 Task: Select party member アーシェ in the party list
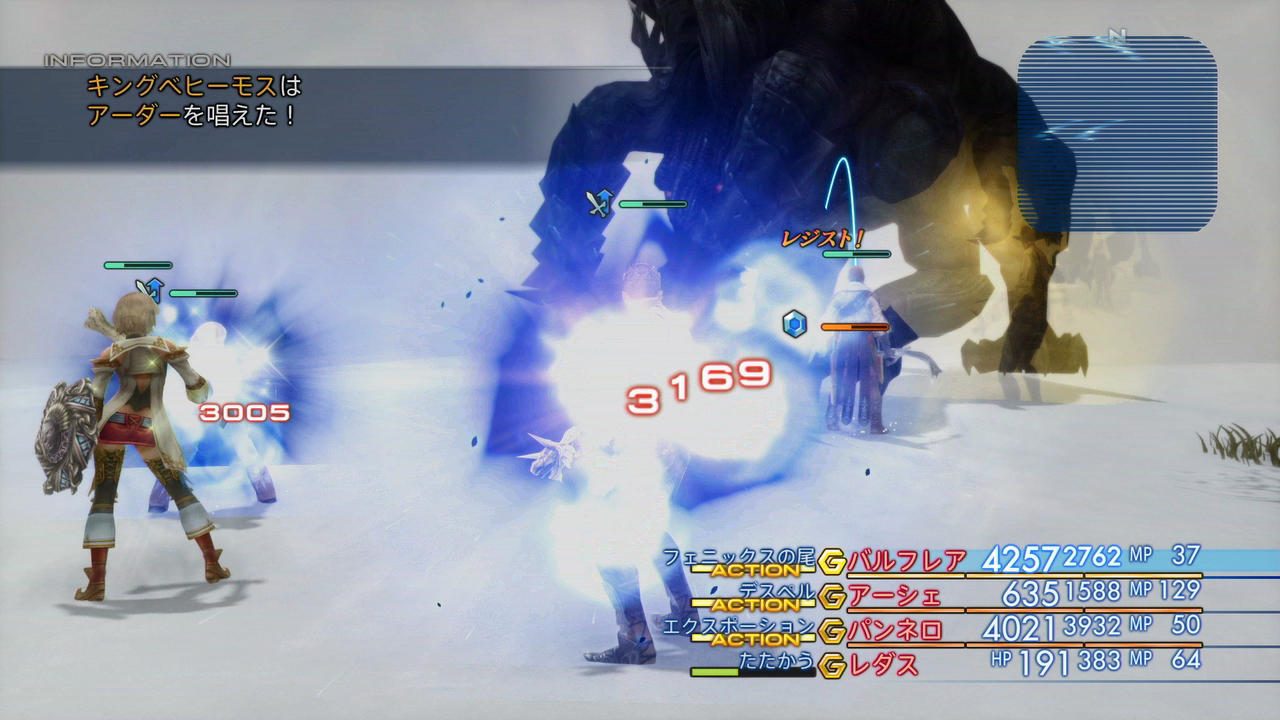(895, 596)
